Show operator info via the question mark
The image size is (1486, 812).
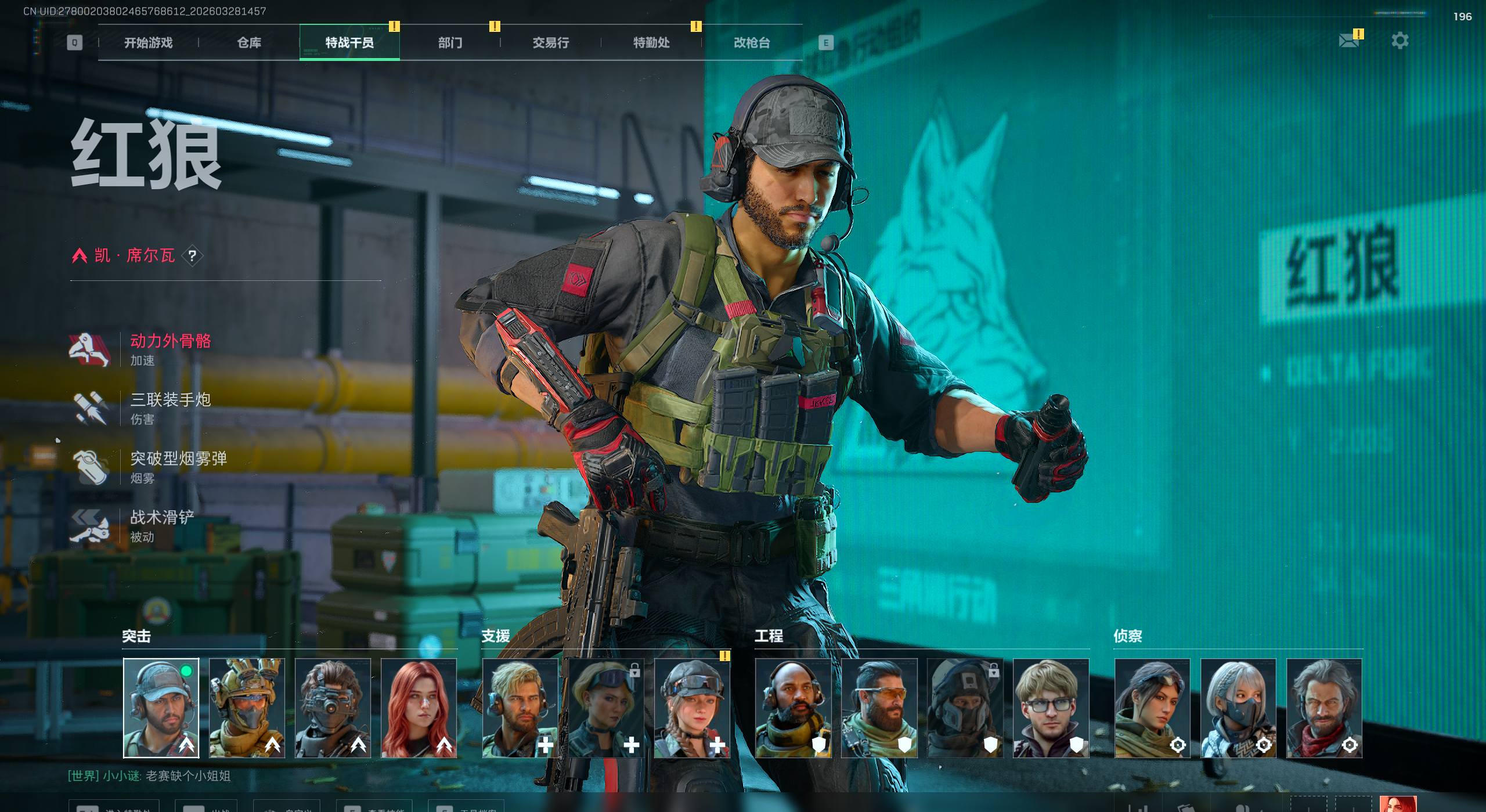[x=193, y=255]
